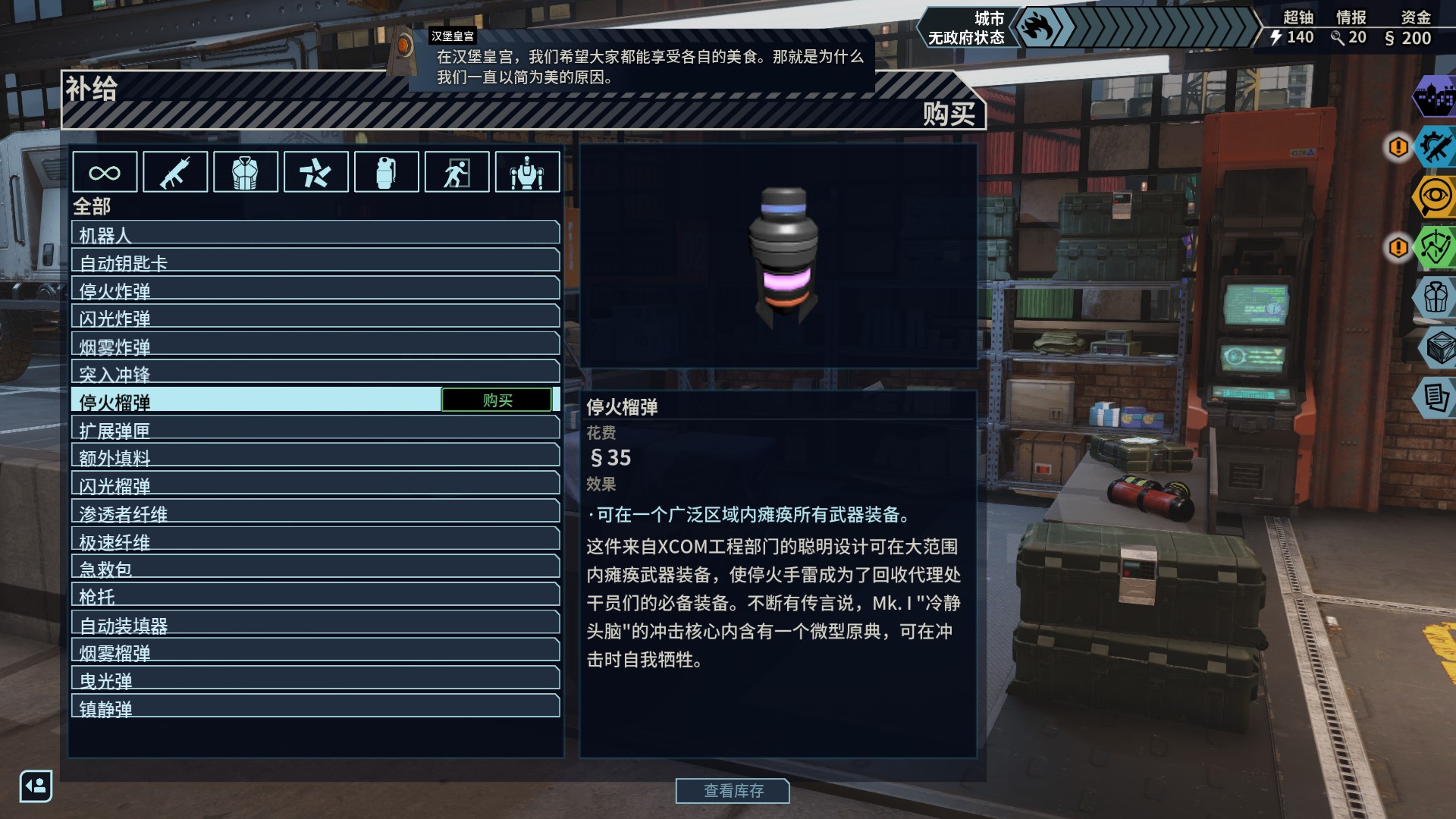Open the 查看库存 inventory view
Image resolution: width=1456 pixels, height=819 pixels.
pos(733,791)
